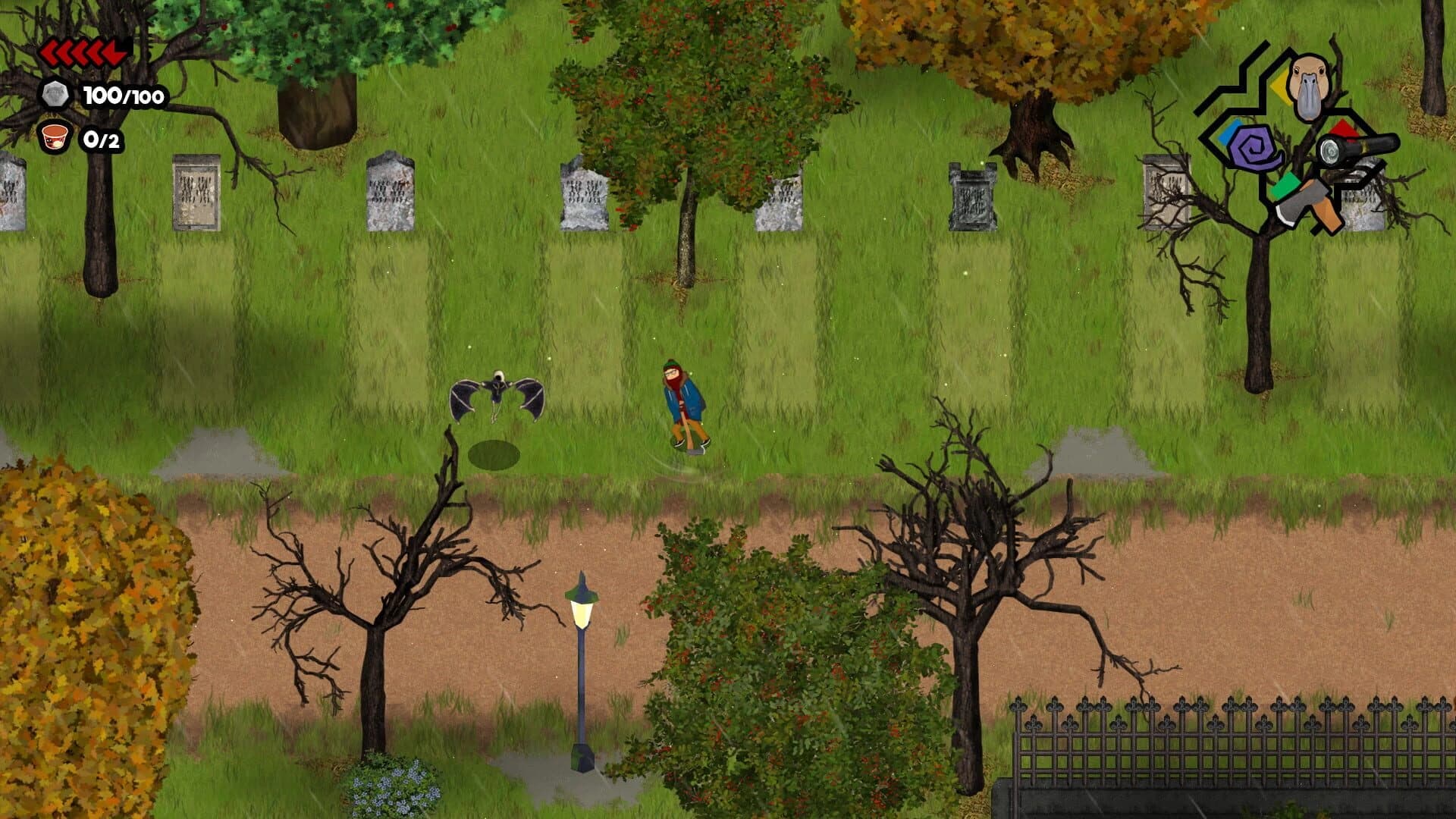Select the flashlight icon in the HUD
This screenshot has width=1456, height=819.
pyautogui.click(x=1360, y=149)
